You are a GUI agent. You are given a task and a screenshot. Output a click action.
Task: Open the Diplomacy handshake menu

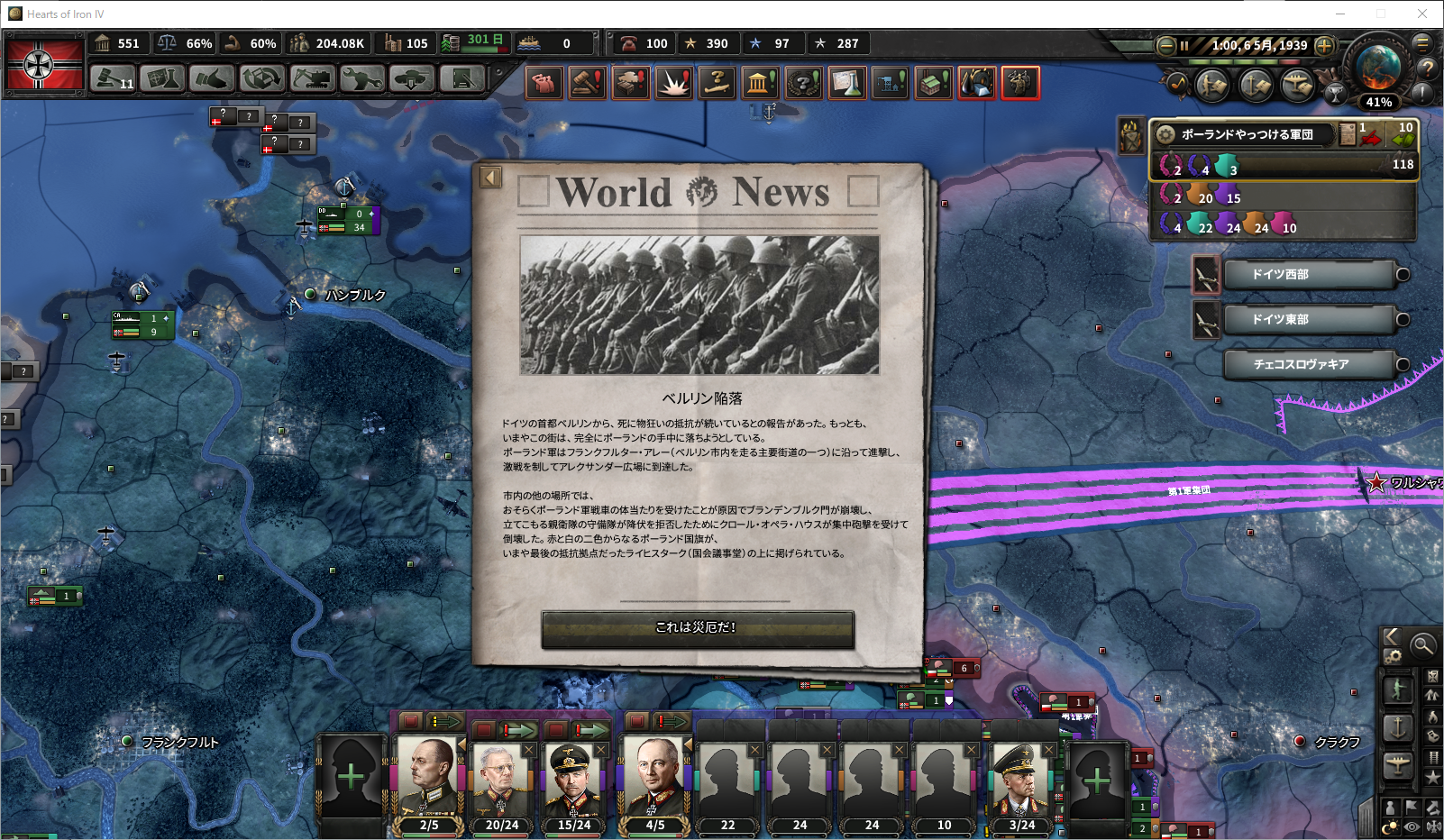click(212, 79)
